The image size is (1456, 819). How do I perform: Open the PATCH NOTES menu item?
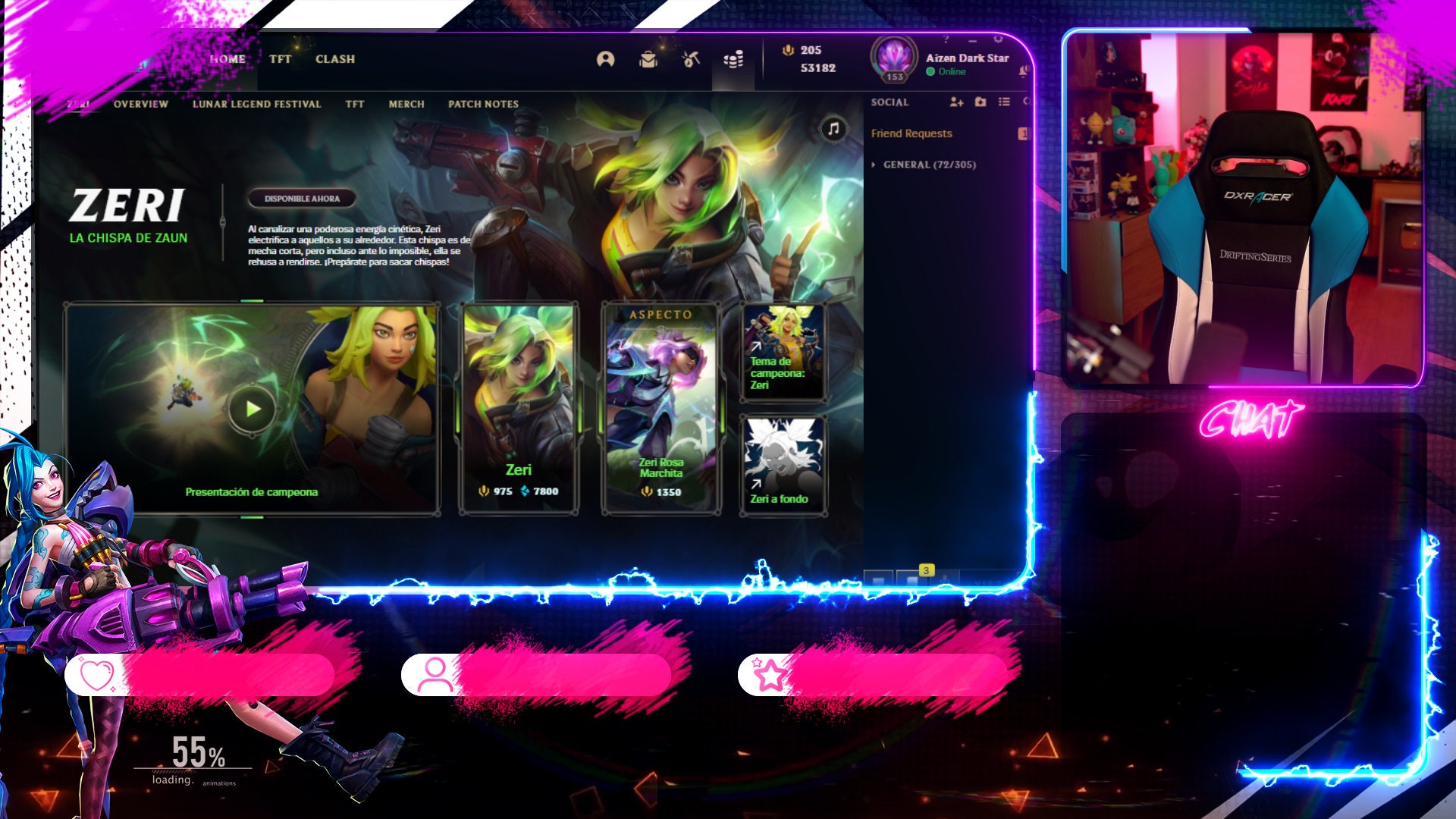pos(483,104)
